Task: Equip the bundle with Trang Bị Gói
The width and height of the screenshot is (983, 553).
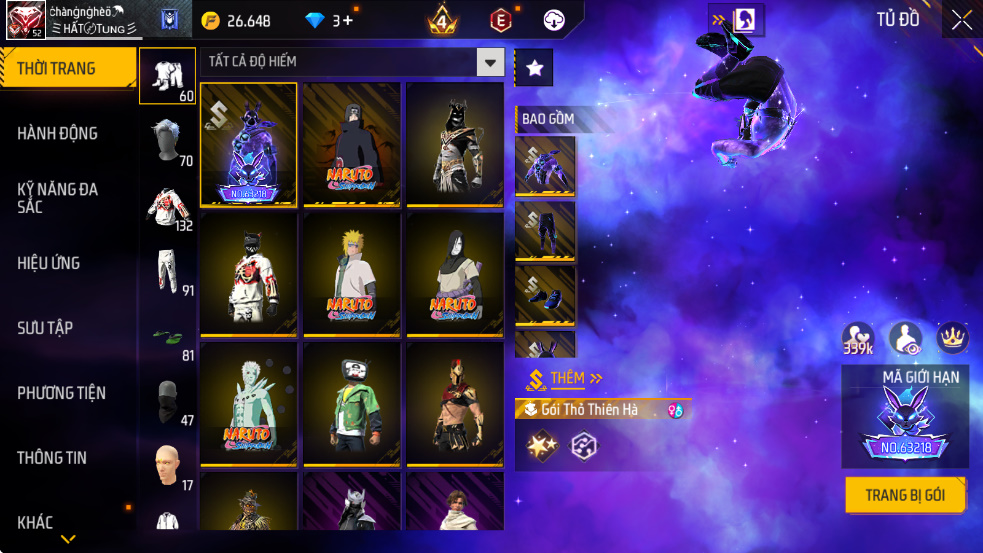Action: 906,495
